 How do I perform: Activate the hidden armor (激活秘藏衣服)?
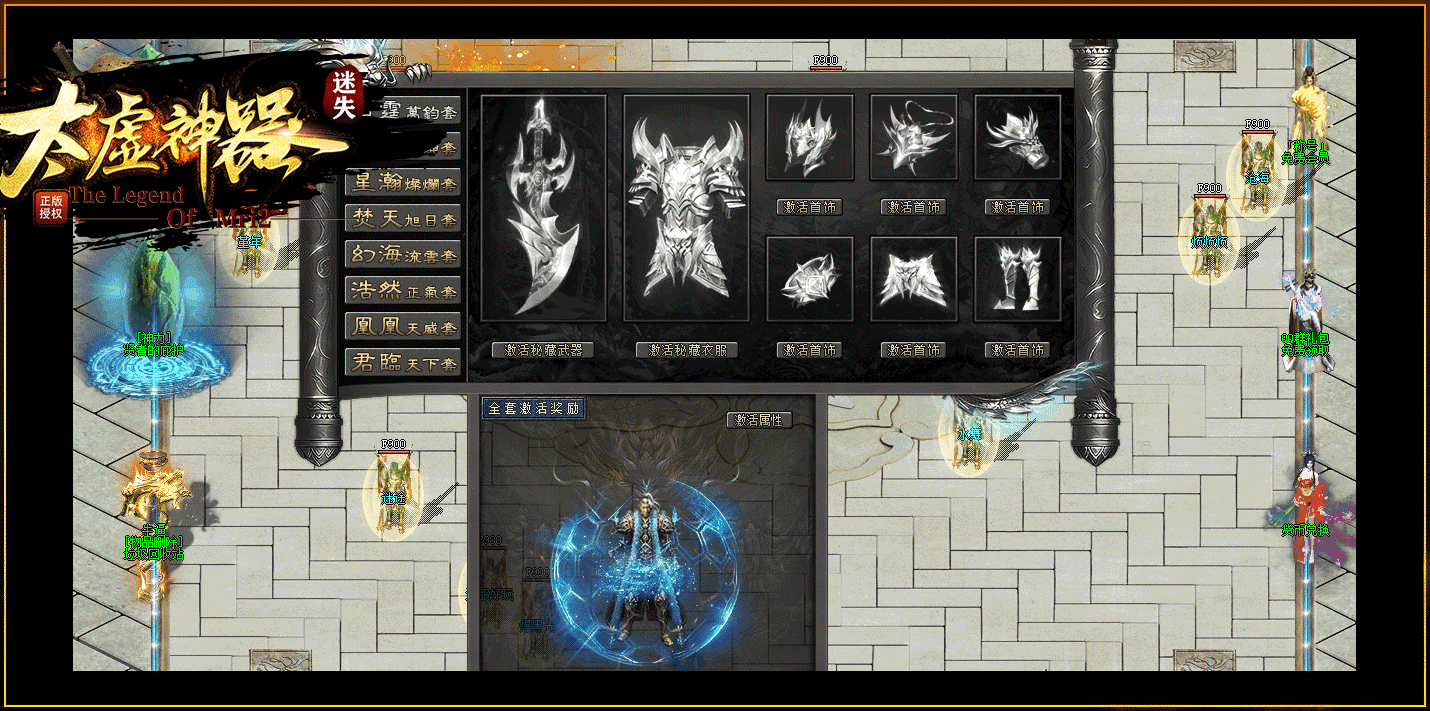coord(687,350)
